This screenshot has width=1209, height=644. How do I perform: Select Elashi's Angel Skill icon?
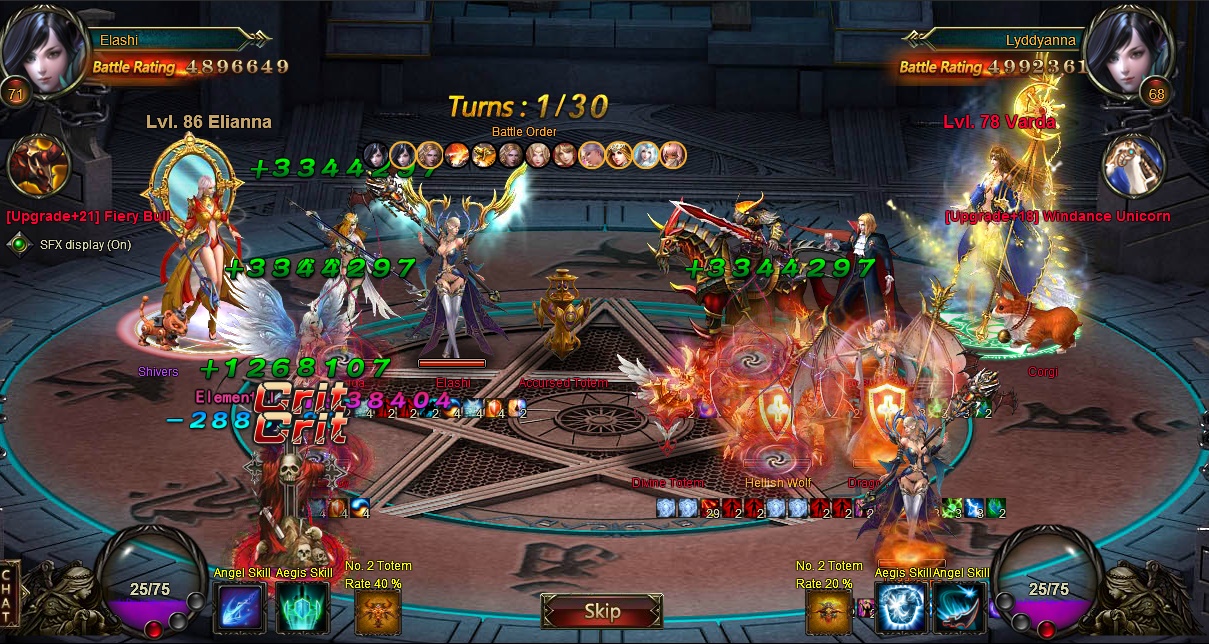tap(239, 608)
